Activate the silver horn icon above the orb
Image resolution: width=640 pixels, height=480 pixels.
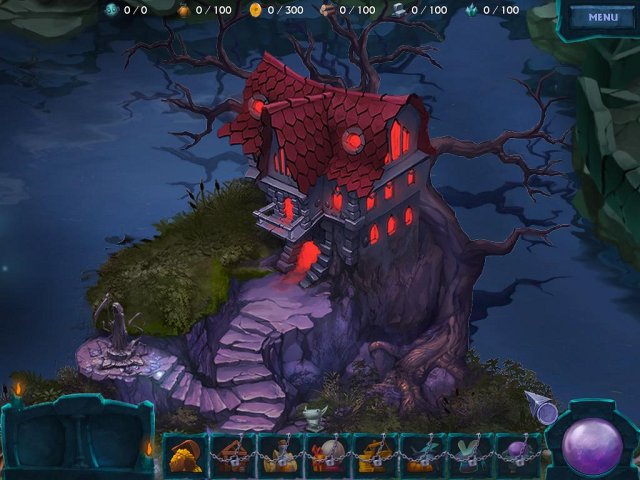pyautogui.click(x=543, y=407)
